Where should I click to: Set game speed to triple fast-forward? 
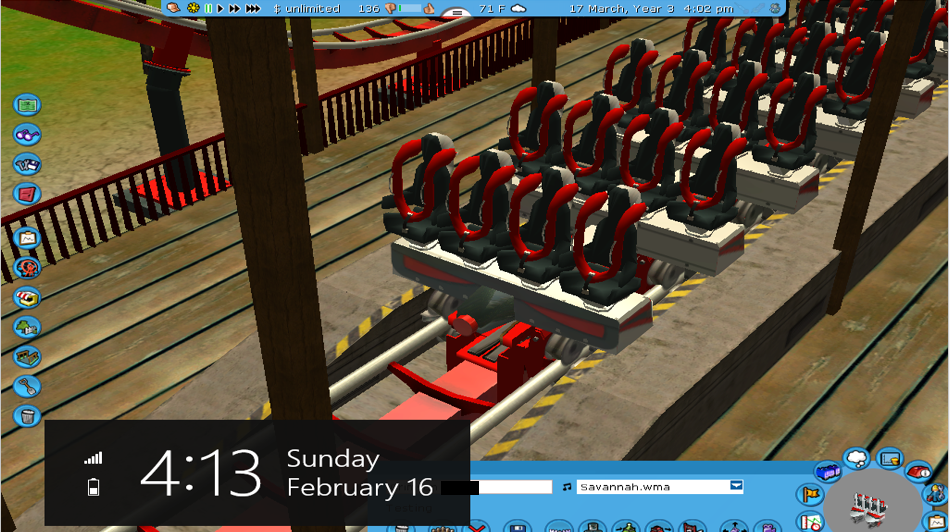[253, 9]
